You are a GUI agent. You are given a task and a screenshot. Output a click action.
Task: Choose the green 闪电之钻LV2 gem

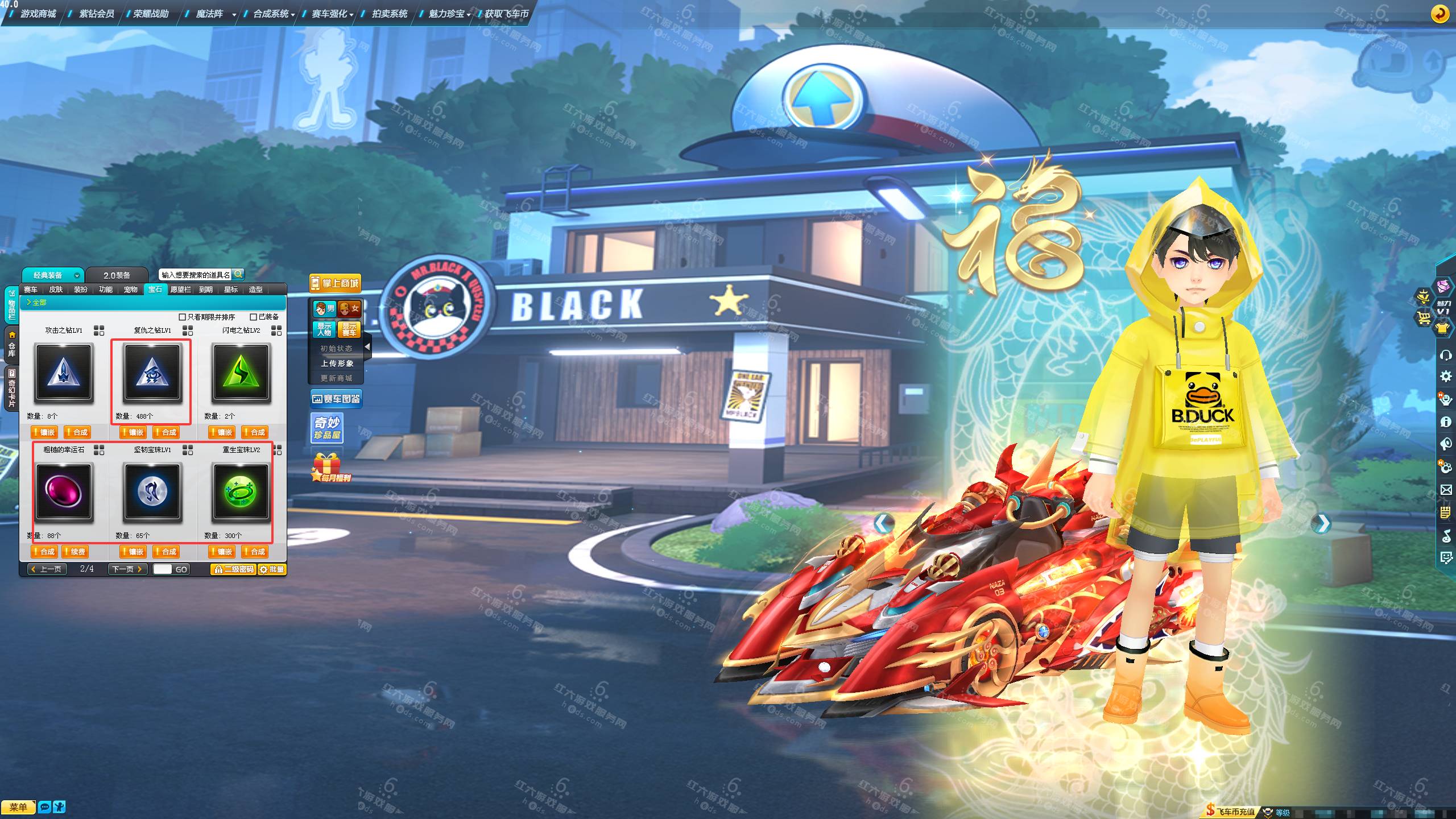[x=241, y=373]
